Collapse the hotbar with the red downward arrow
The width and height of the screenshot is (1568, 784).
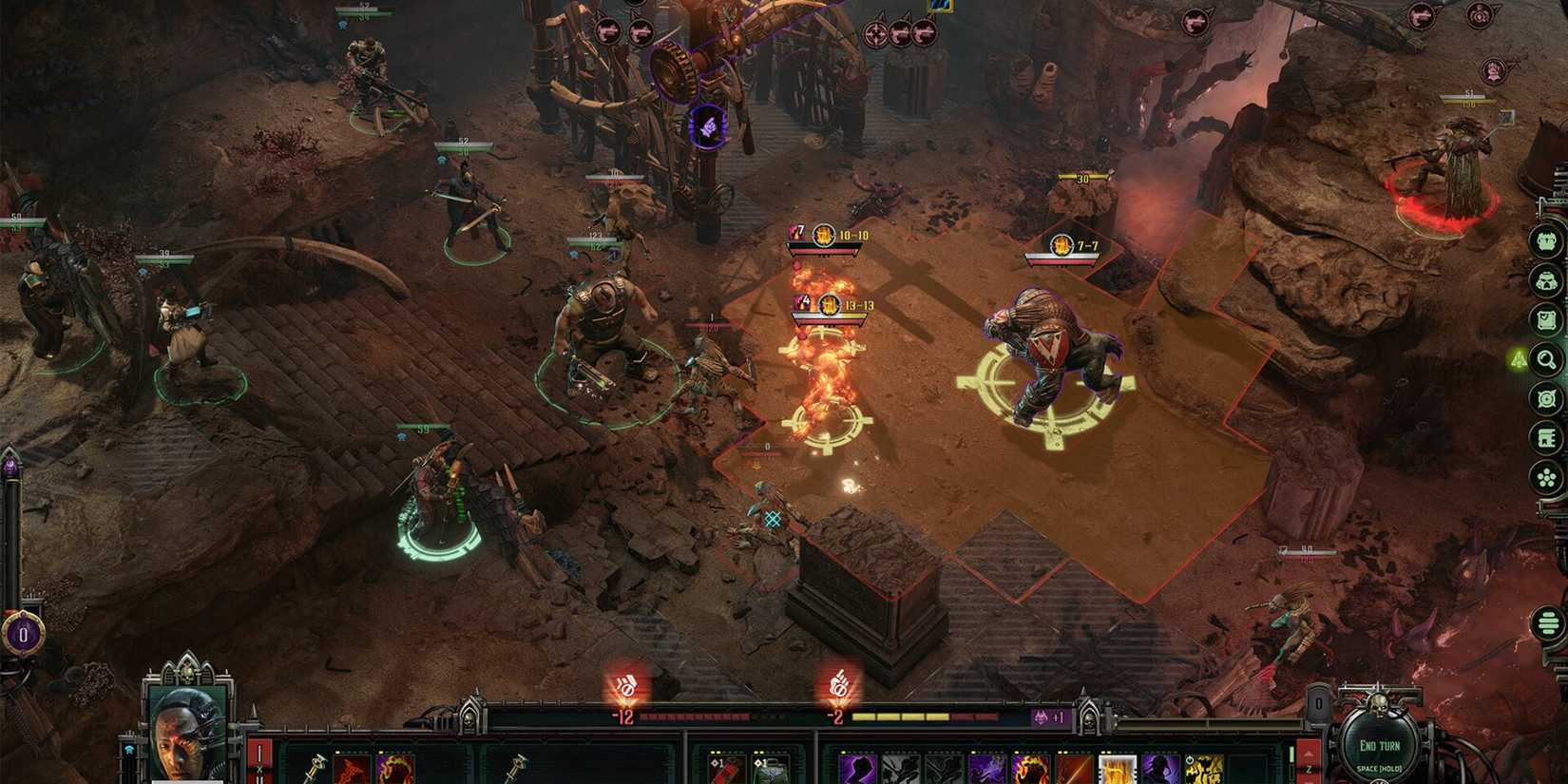[1310, 781]
